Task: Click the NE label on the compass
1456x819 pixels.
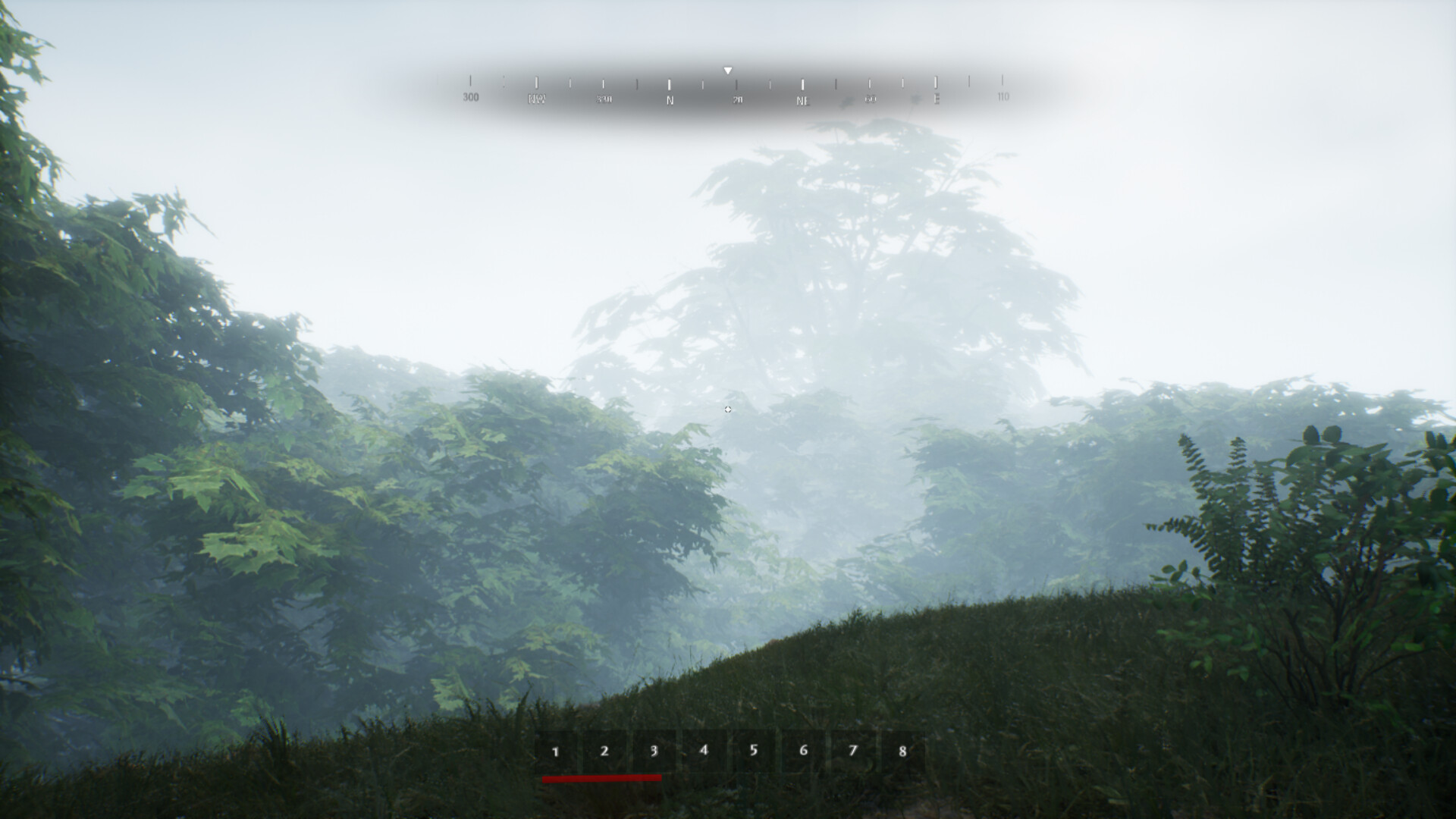Action: coord(802,98)
